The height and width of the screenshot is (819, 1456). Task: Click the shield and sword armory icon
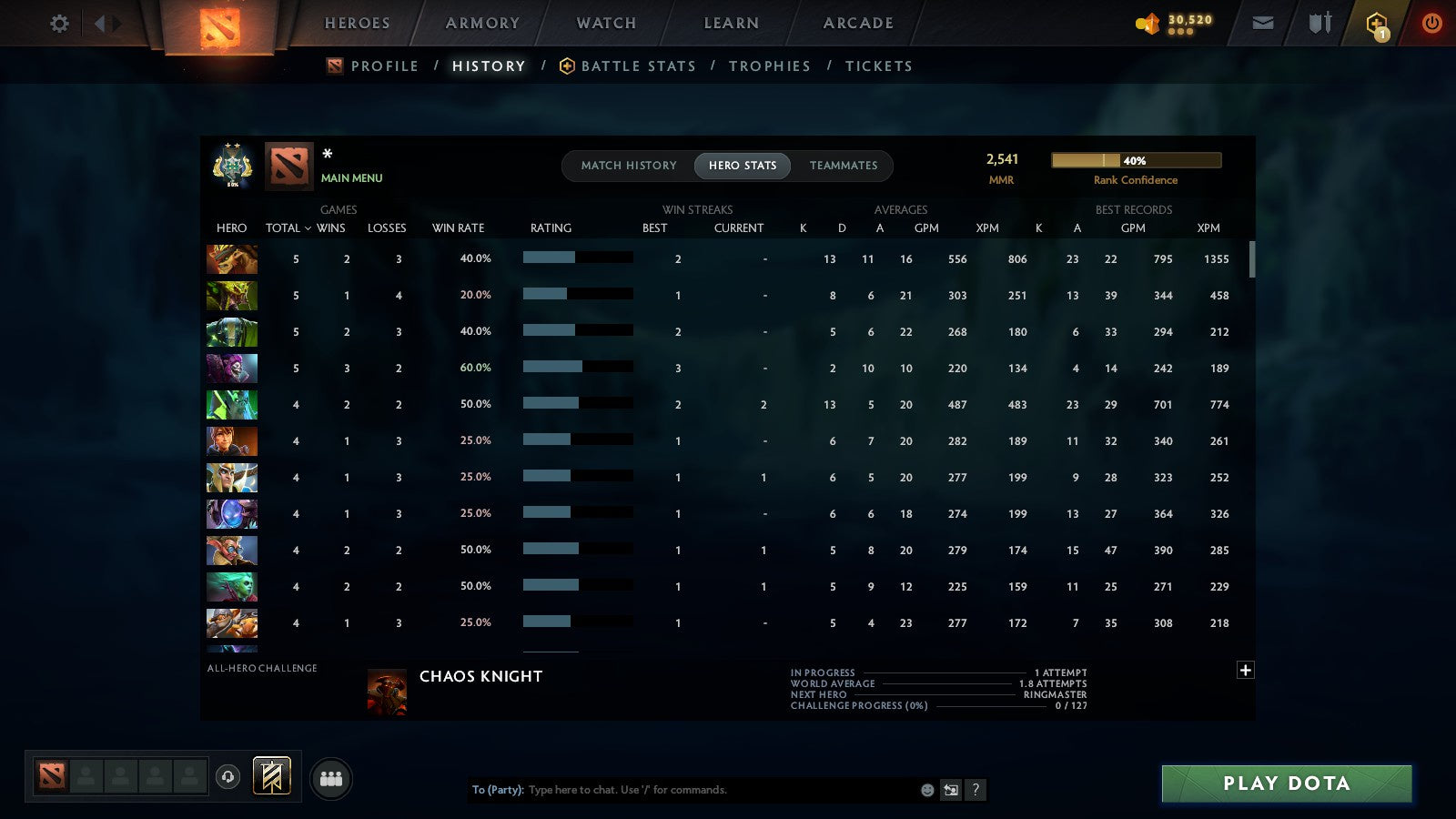(1318, 23)
